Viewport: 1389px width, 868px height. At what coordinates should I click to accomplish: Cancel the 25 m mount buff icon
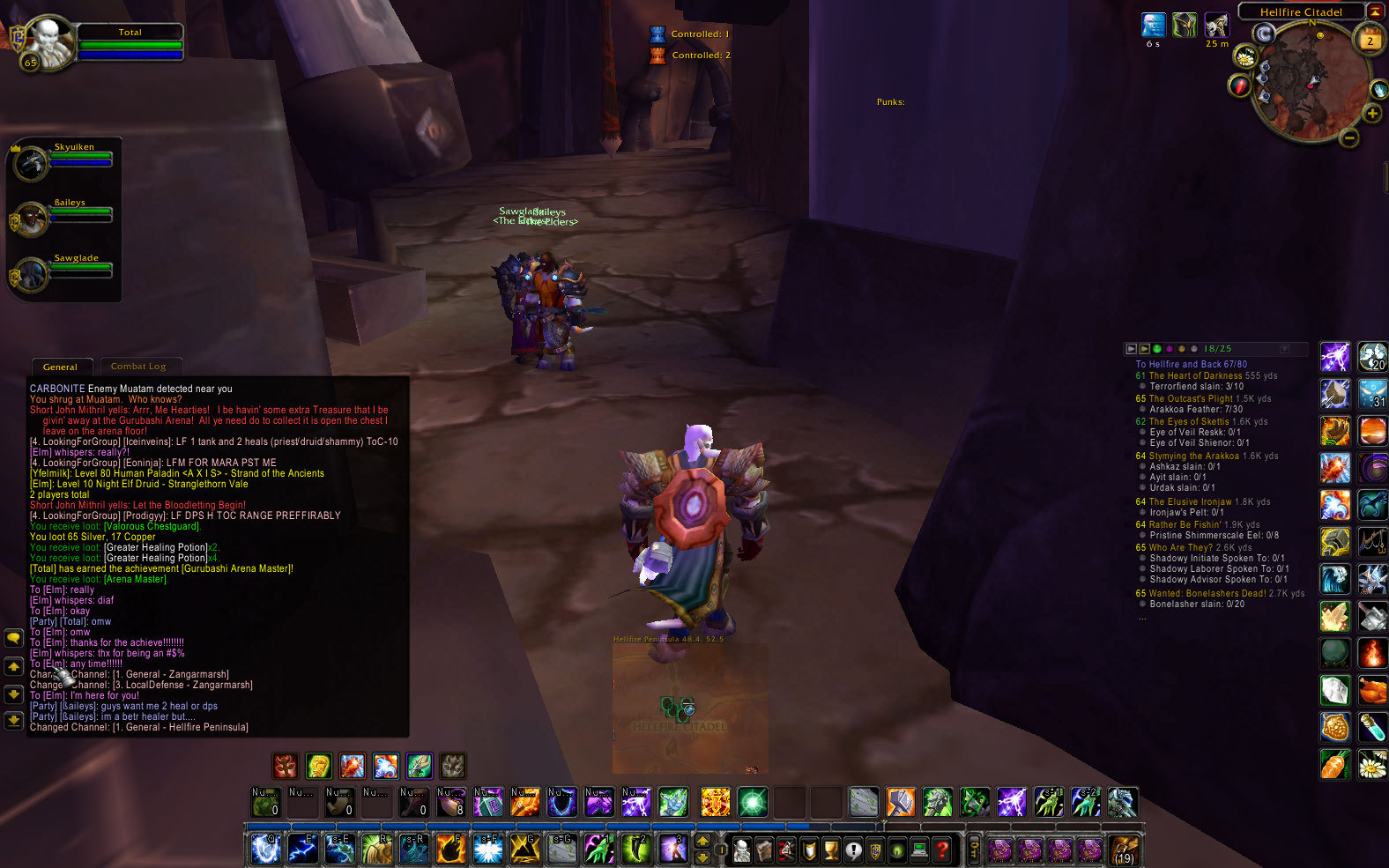click(x=1217, y=26)
